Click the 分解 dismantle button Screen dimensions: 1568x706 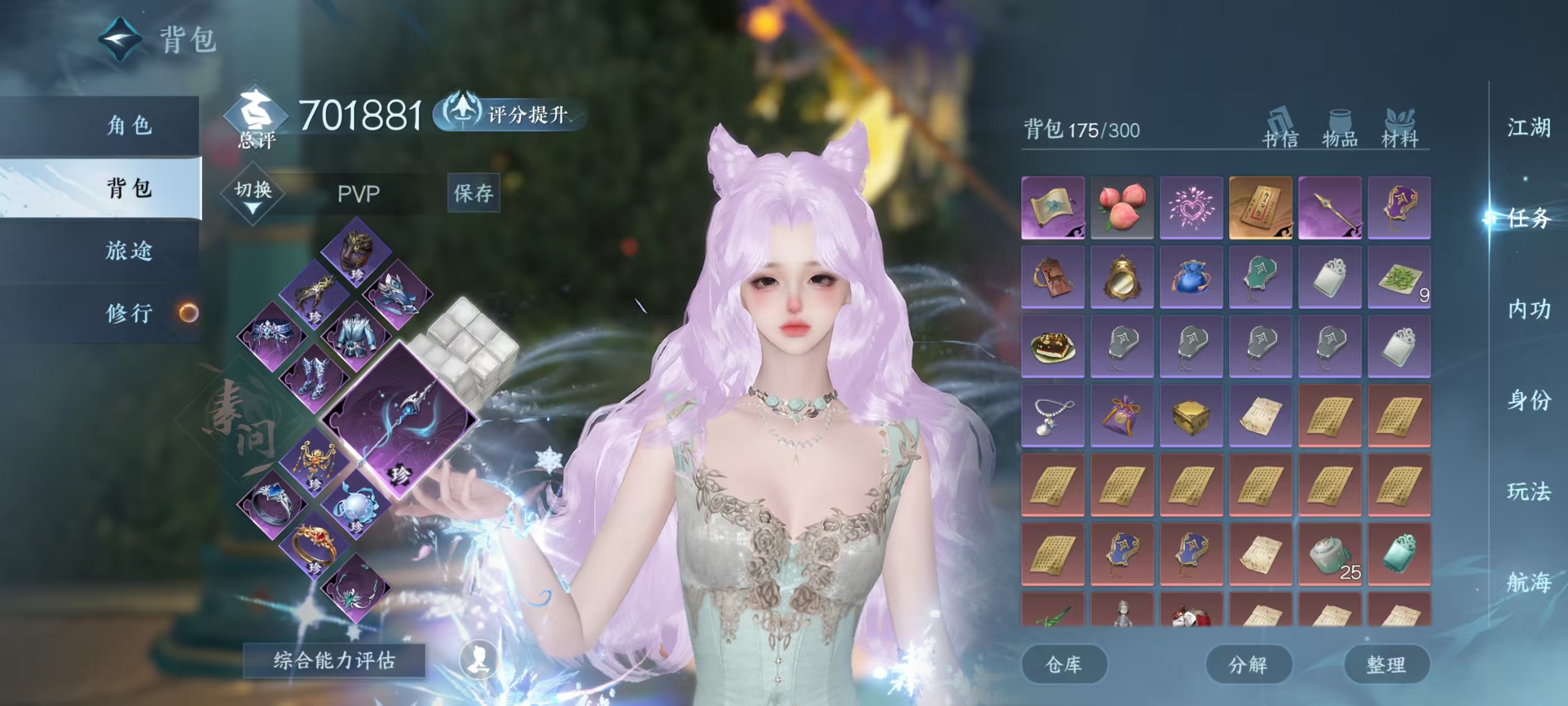coord(1248,664)
